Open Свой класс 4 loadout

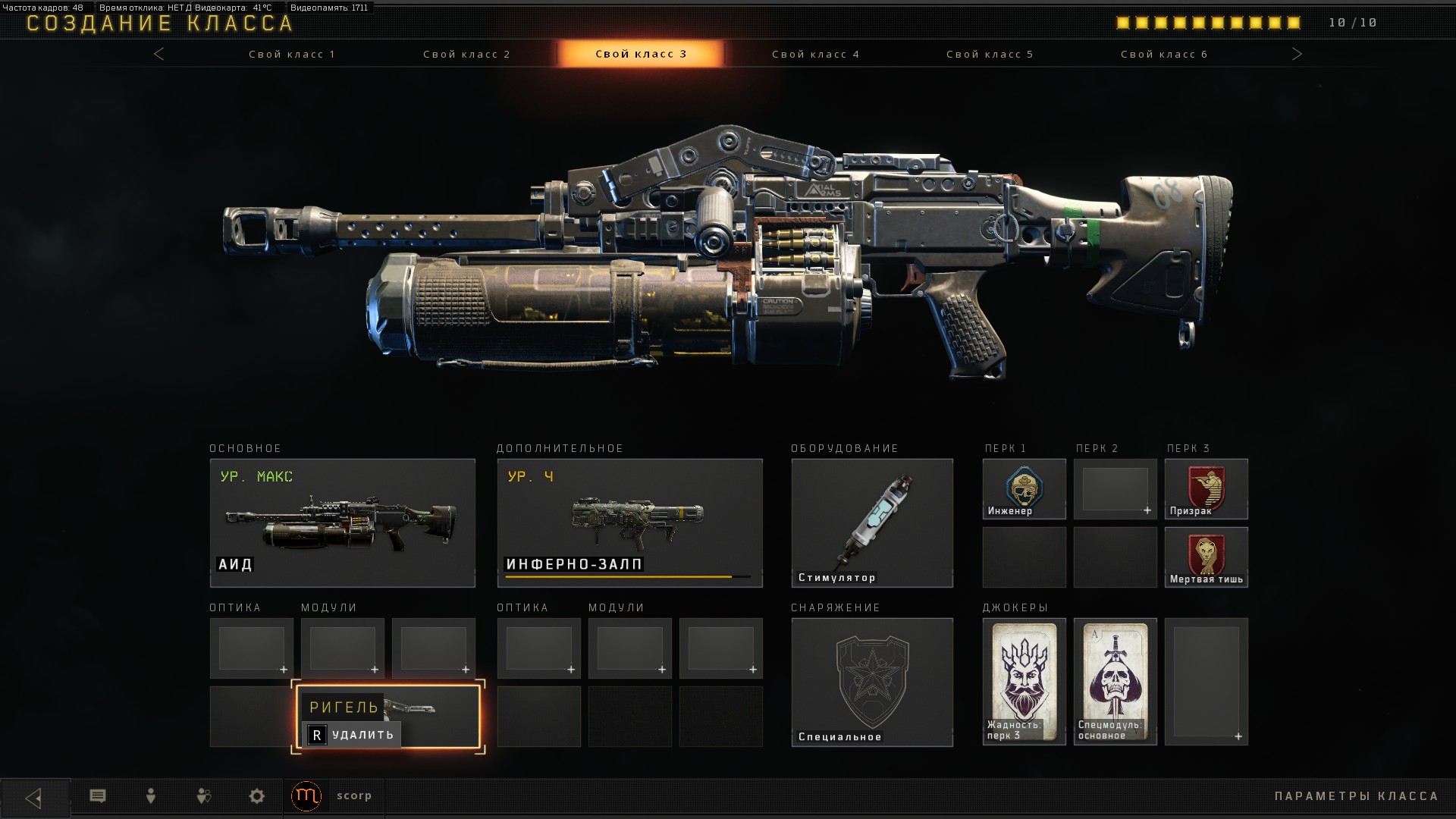click(815, 55)
